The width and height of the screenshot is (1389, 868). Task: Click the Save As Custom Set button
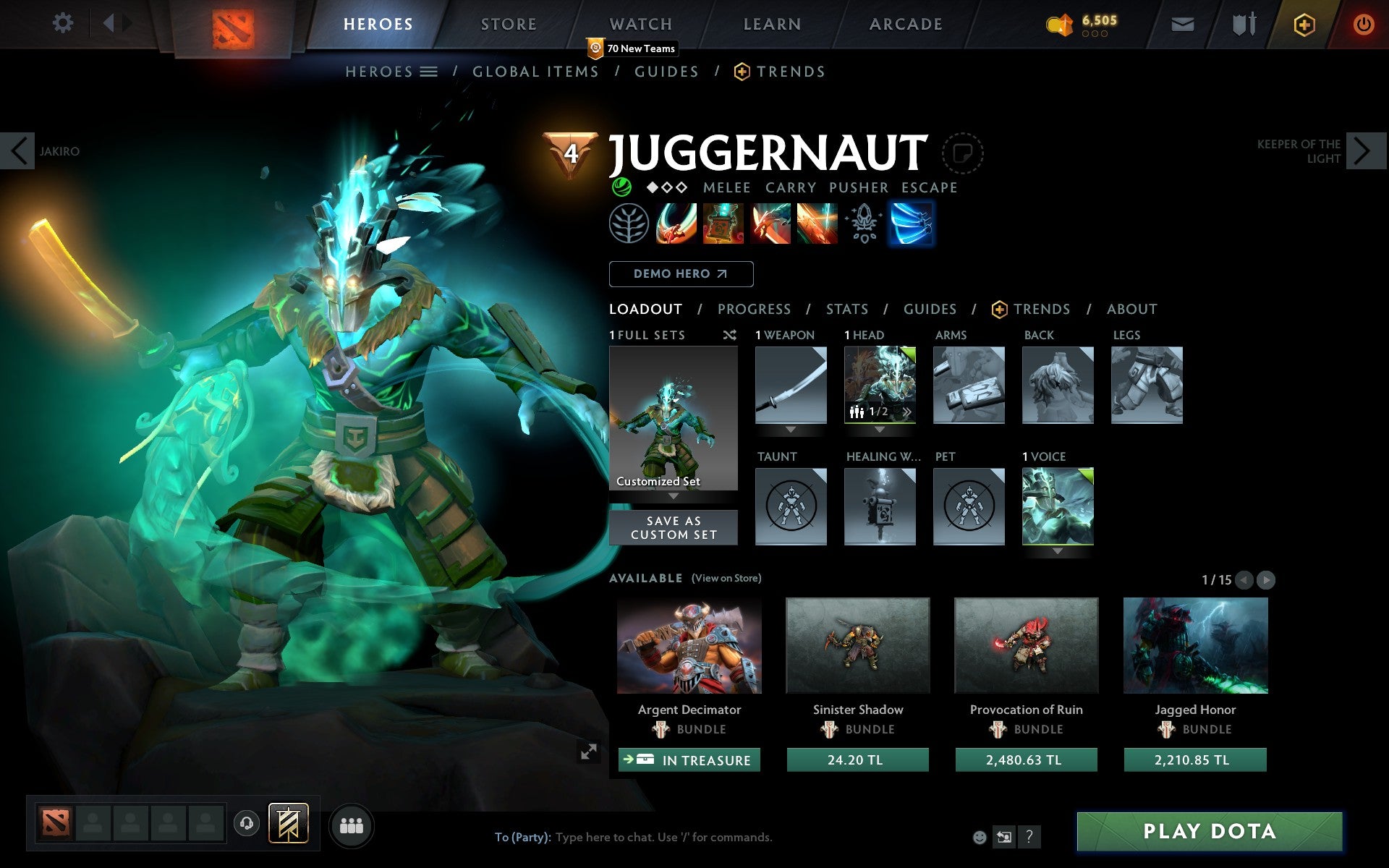point(674,527)
